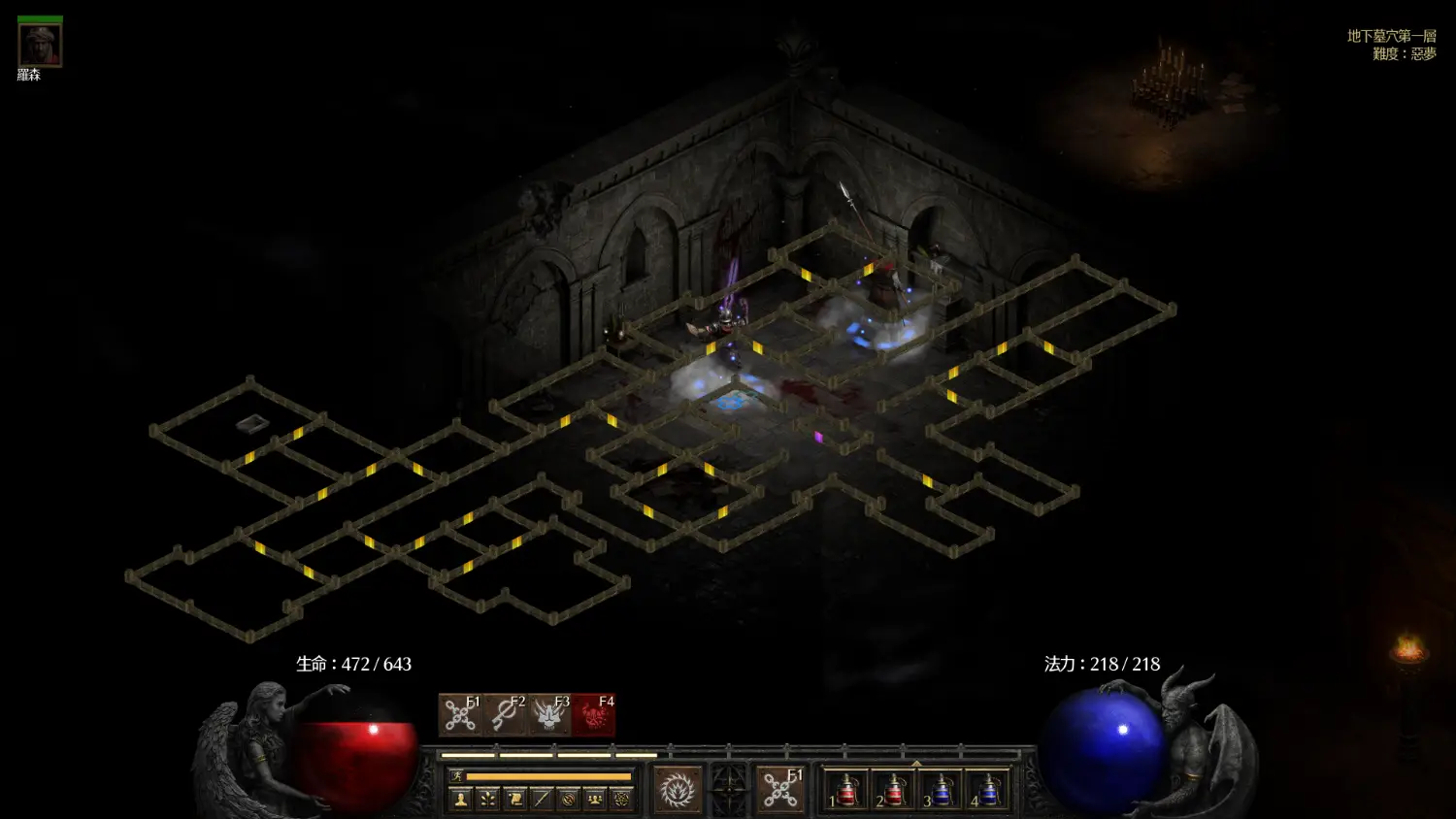Click the swirling circle mini-panel button
This screenshot has width=1456, height=819.
tap(569, 800)
